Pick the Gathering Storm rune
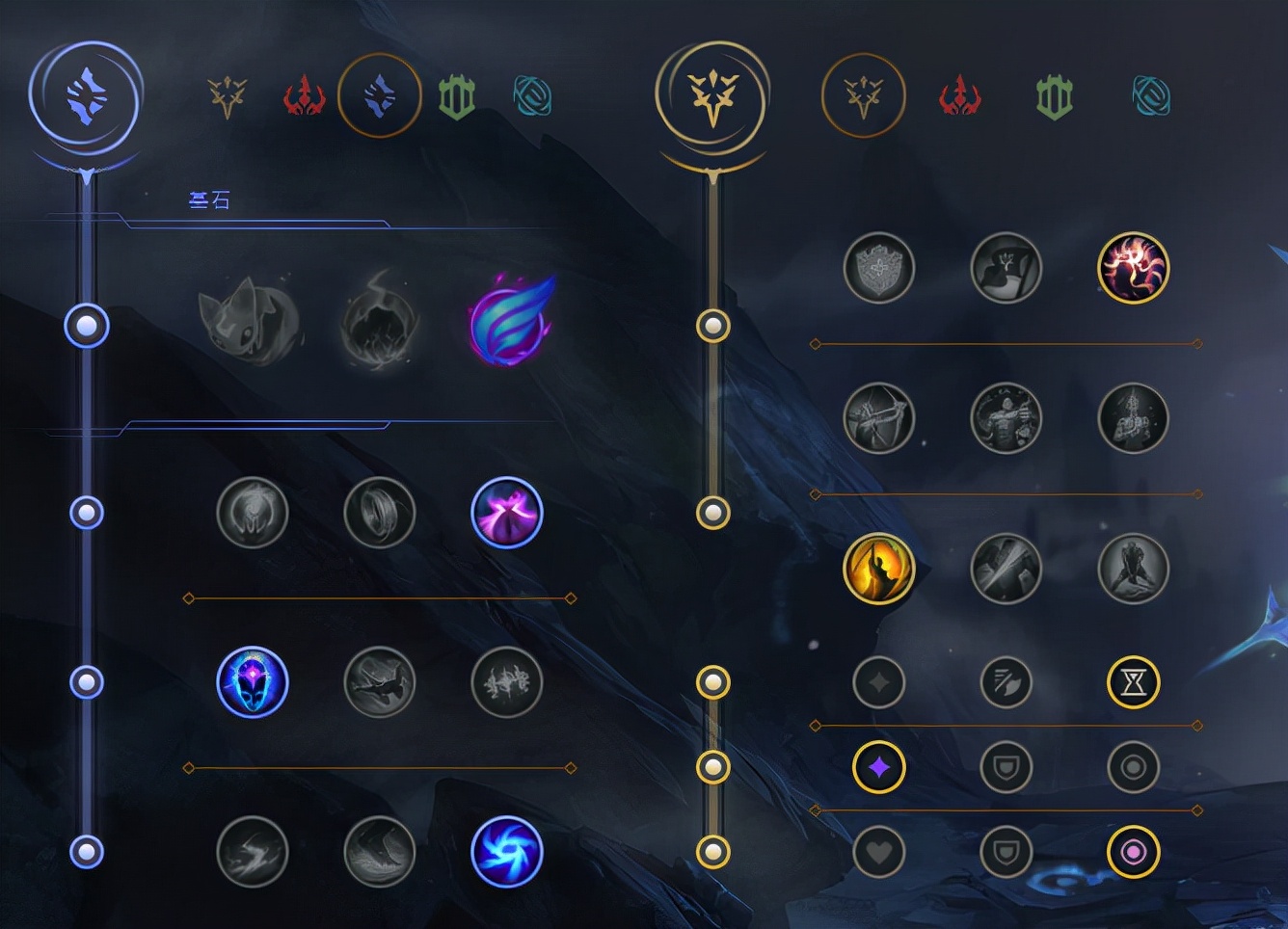The height and width of the screenshot is (929, 1288). pos(507,852)
